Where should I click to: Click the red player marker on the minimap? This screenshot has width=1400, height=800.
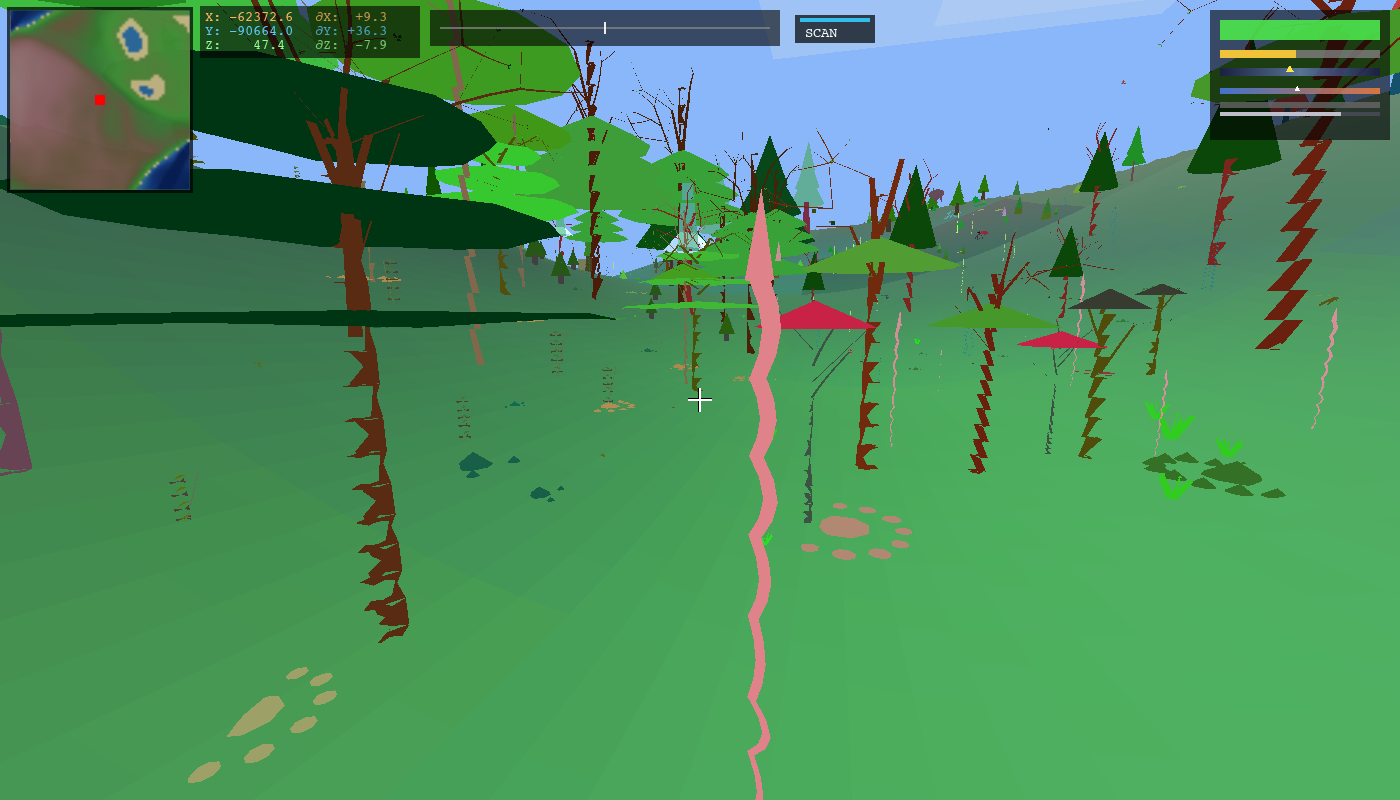coord(98,100)
